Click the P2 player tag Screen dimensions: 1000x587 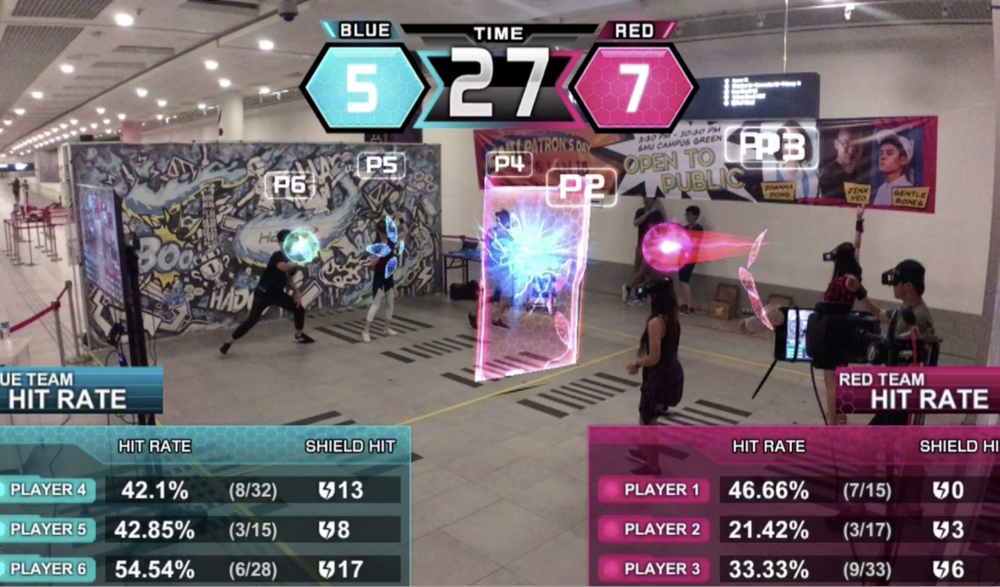tap(581, 187)
